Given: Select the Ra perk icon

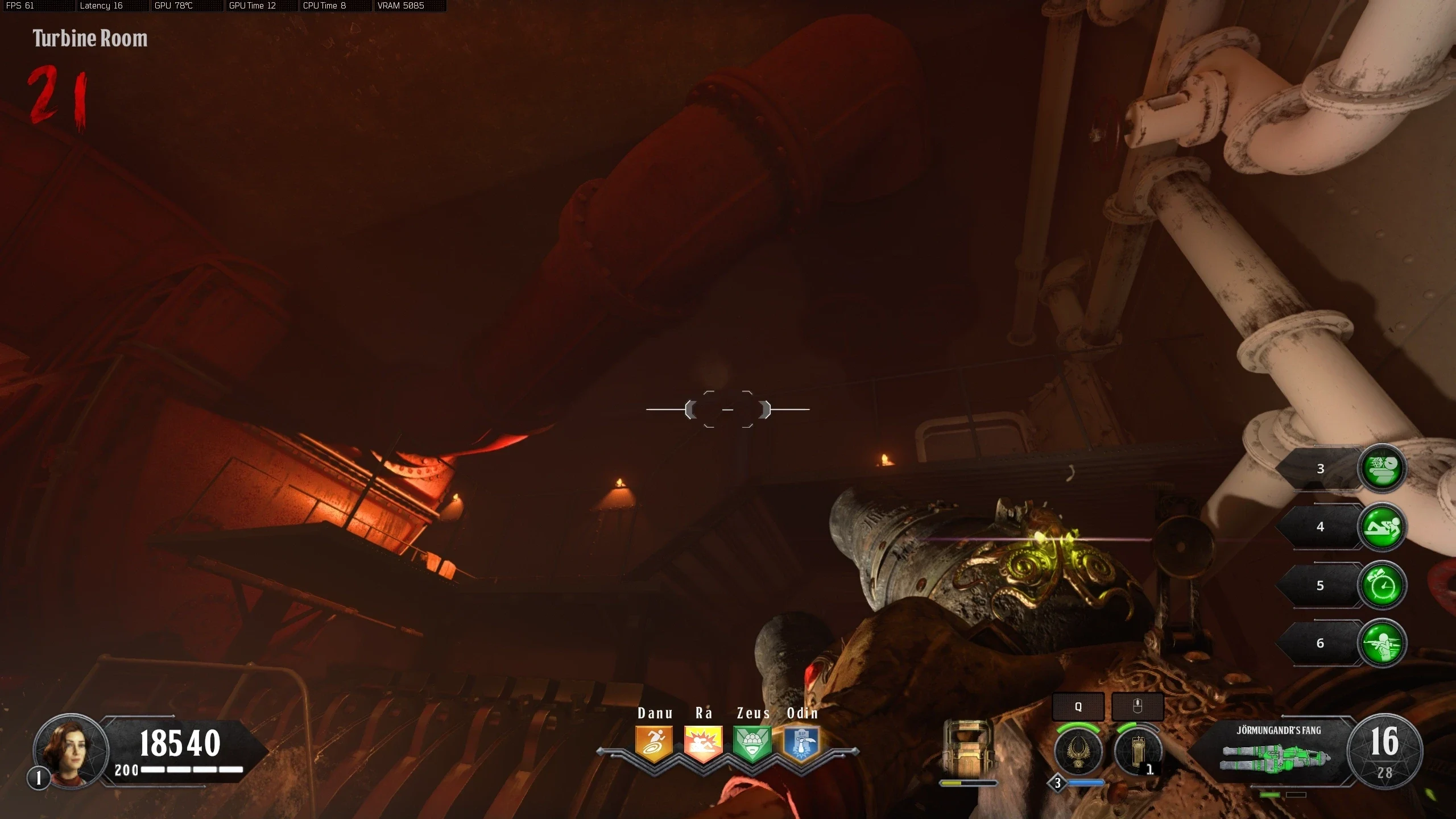Looking at the screenshot, I should click(703, 743).
